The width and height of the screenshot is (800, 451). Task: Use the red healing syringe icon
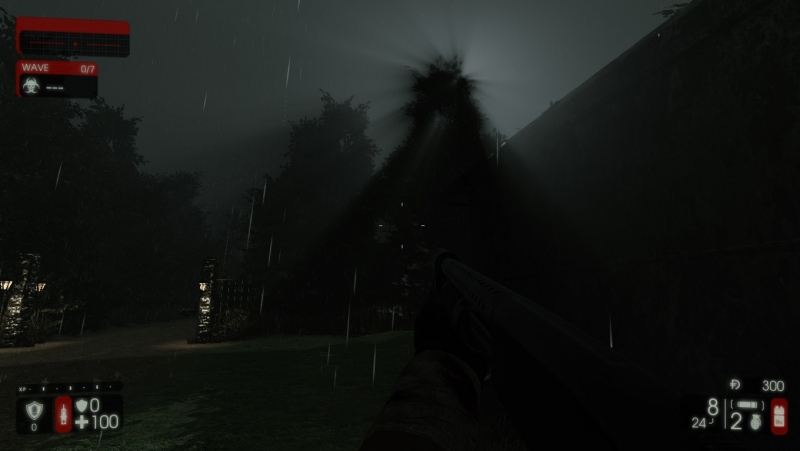(63, 413)
